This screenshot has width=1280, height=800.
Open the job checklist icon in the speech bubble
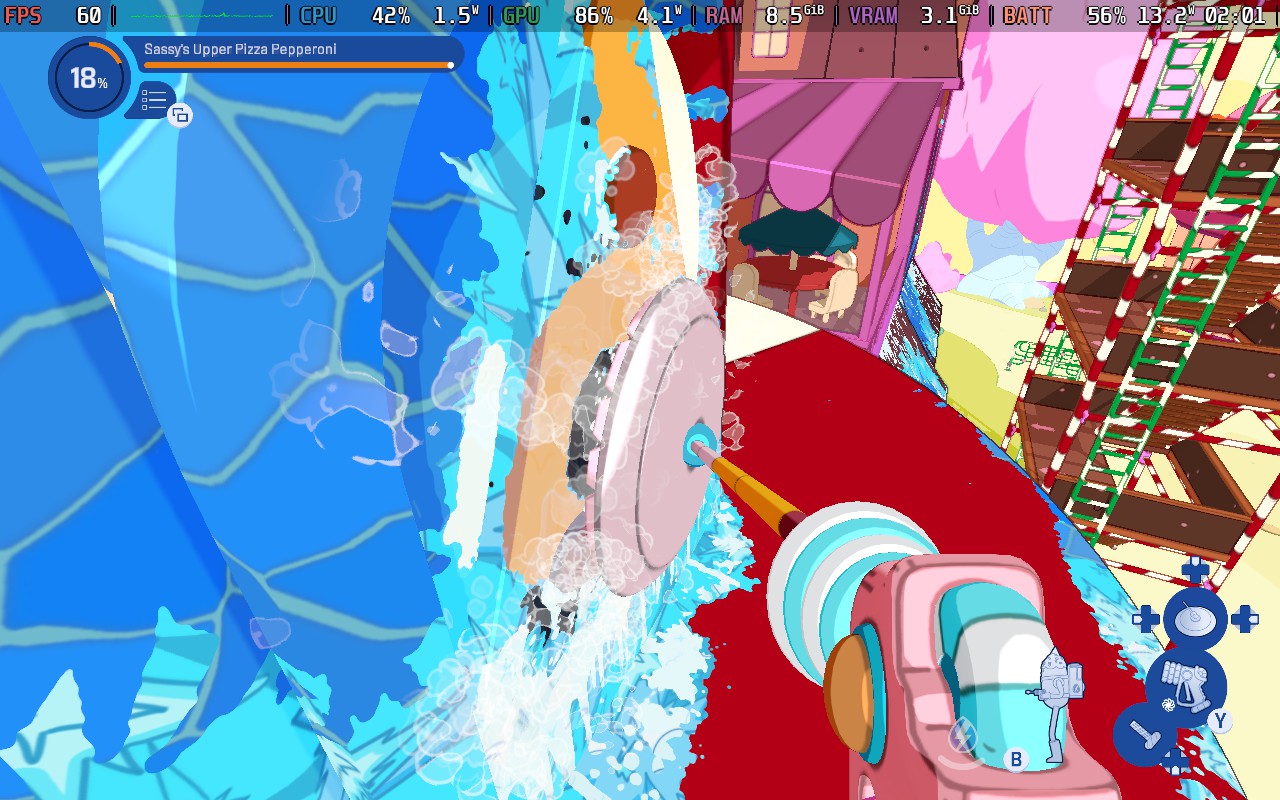[x=153, y=100]
